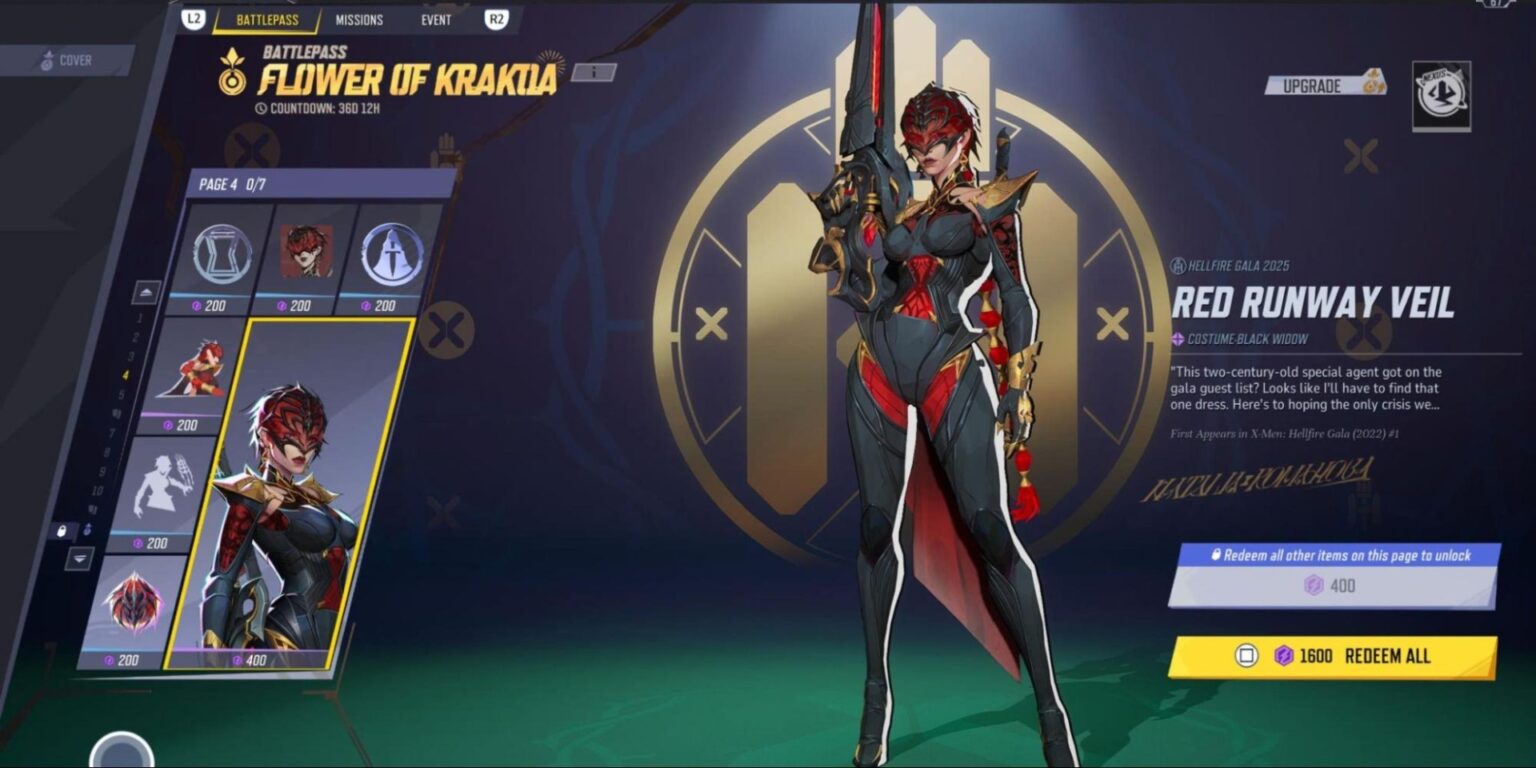Select the Black Widow hourglass emblem reward
1536x768 pixels.
[x=222, y=255]
